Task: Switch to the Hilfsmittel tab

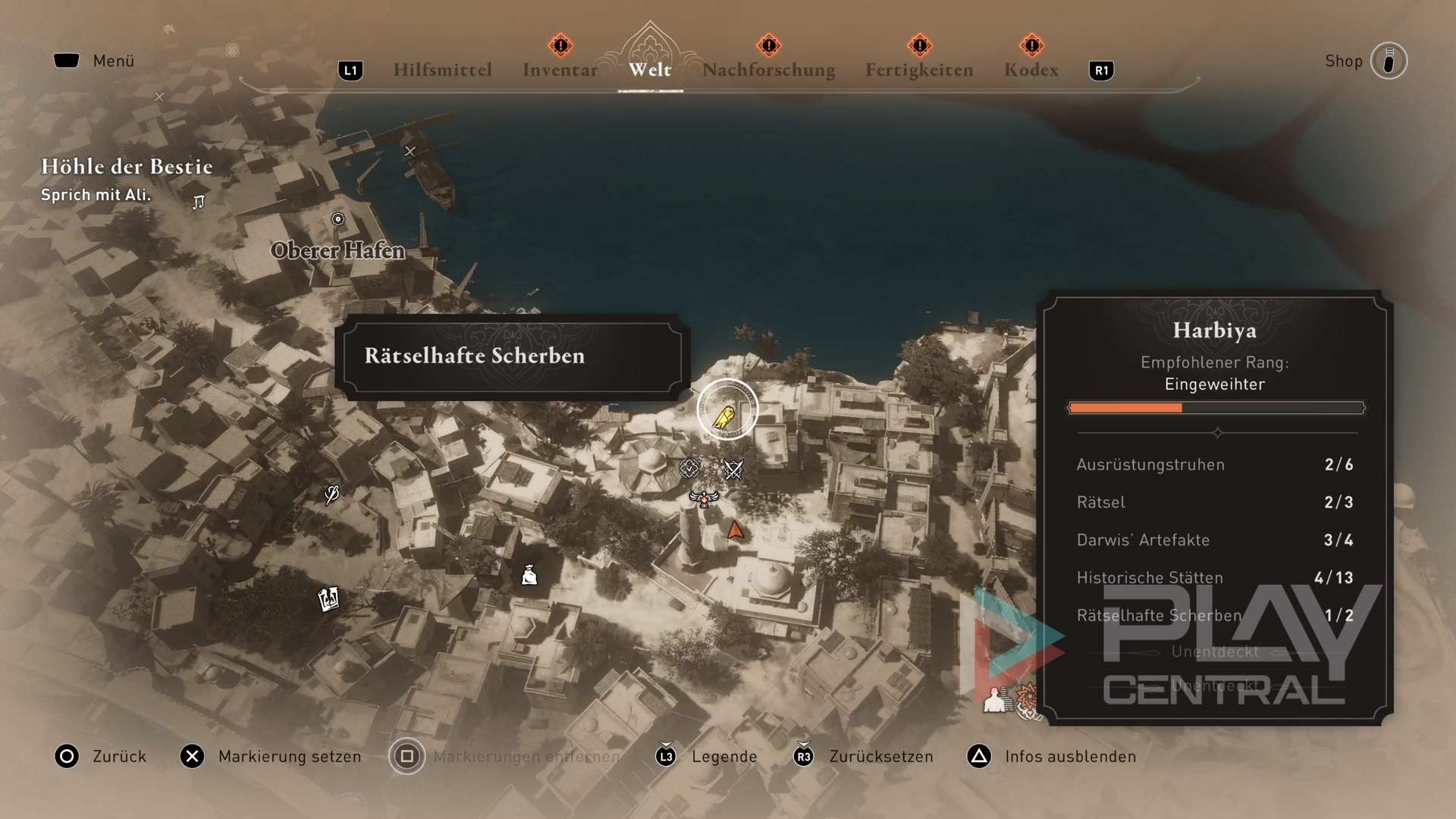Action: 442,70
